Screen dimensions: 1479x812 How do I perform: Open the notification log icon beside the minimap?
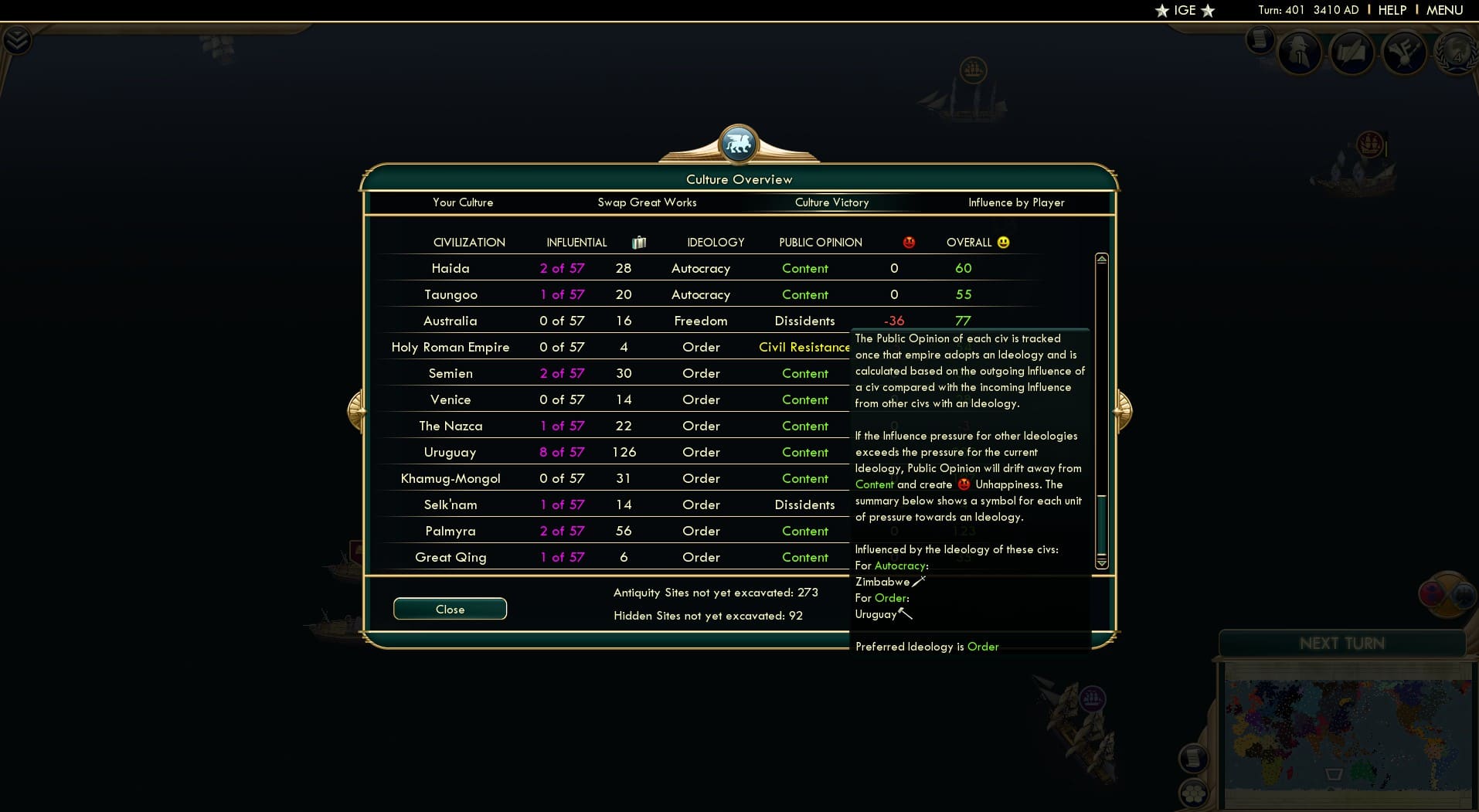pos(1192,757)
